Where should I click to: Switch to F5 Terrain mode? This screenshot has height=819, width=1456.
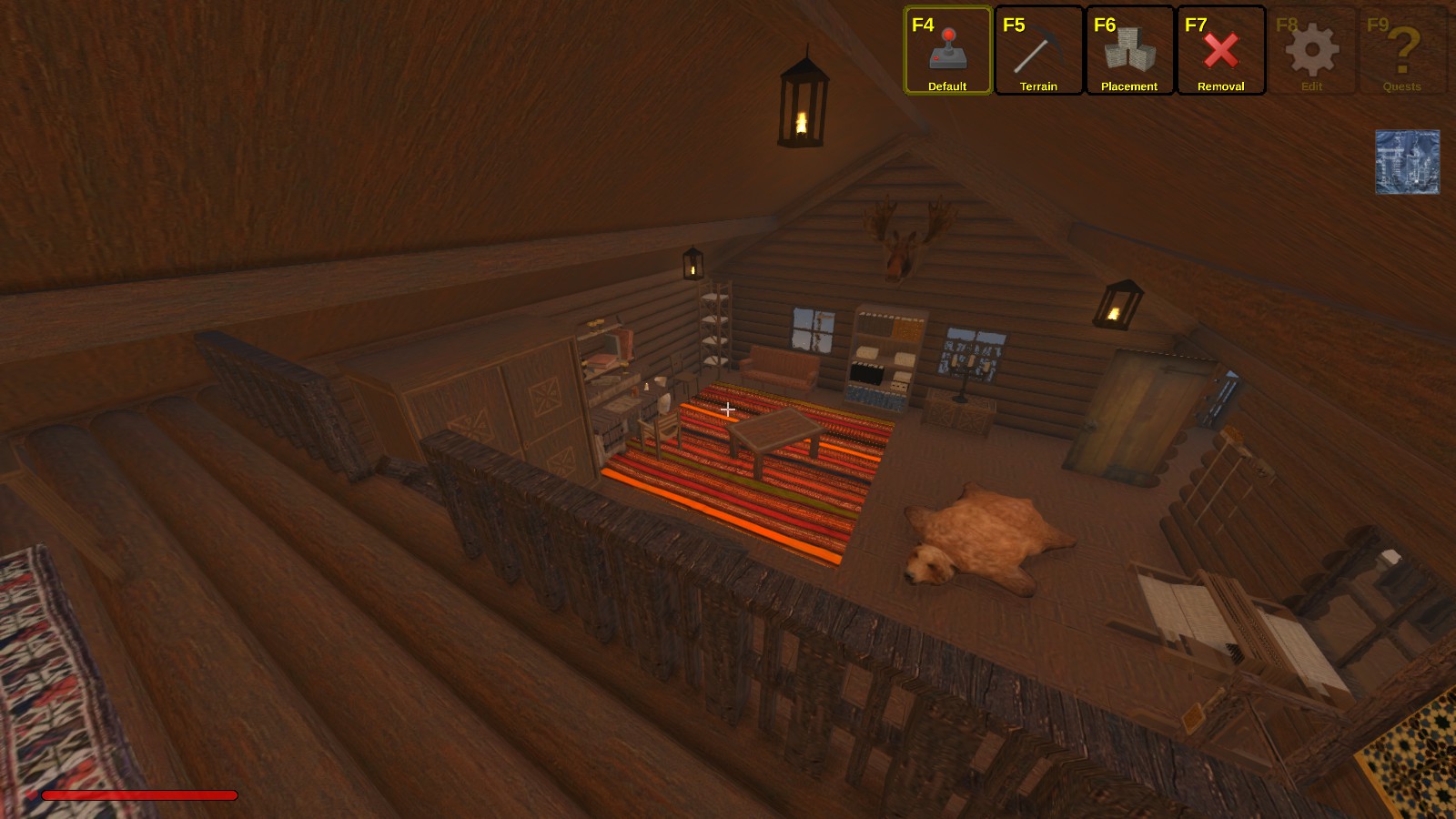coord(1038,51)
